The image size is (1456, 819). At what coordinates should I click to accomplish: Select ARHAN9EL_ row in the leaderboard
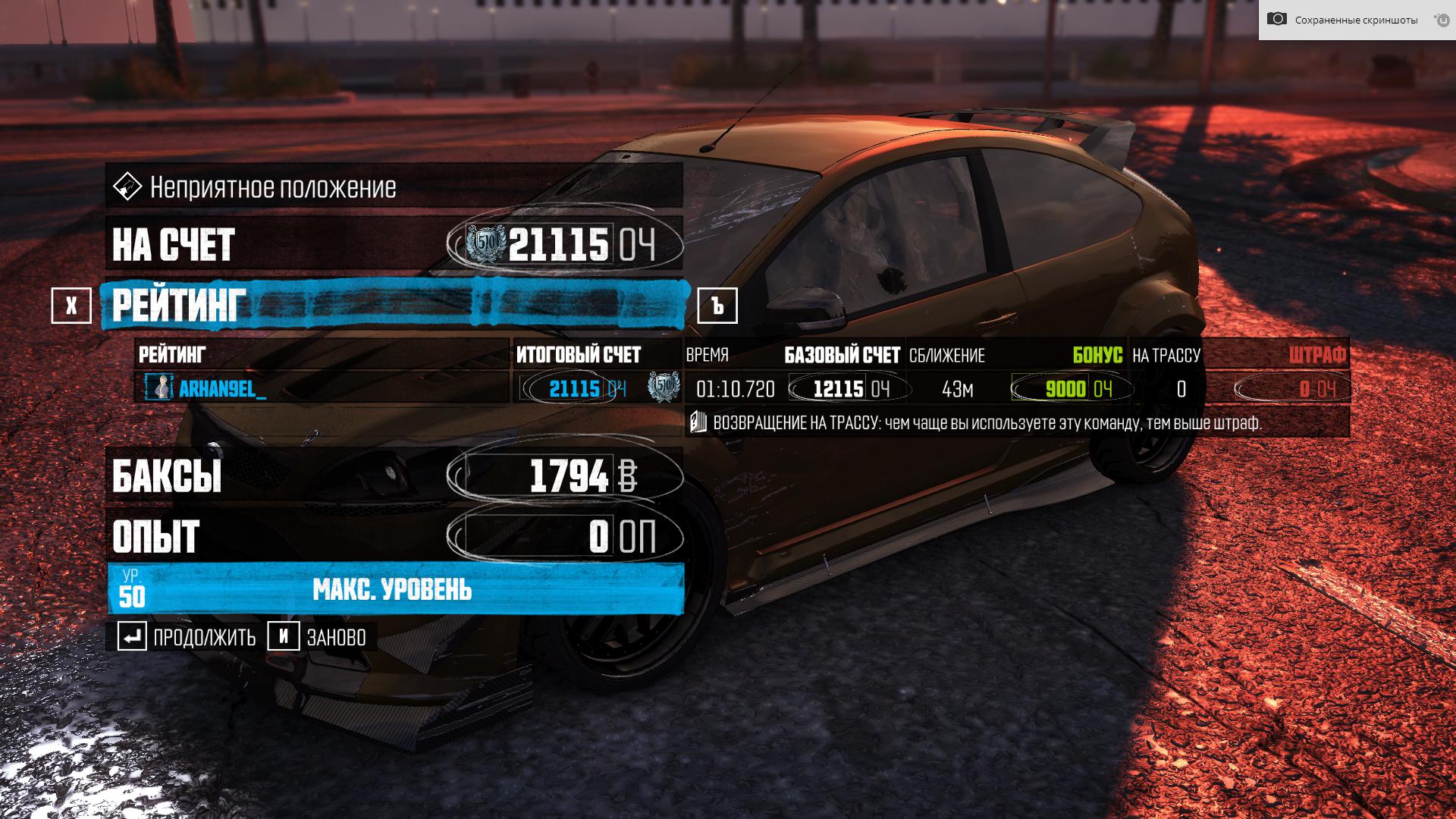(x=221, y=389)
